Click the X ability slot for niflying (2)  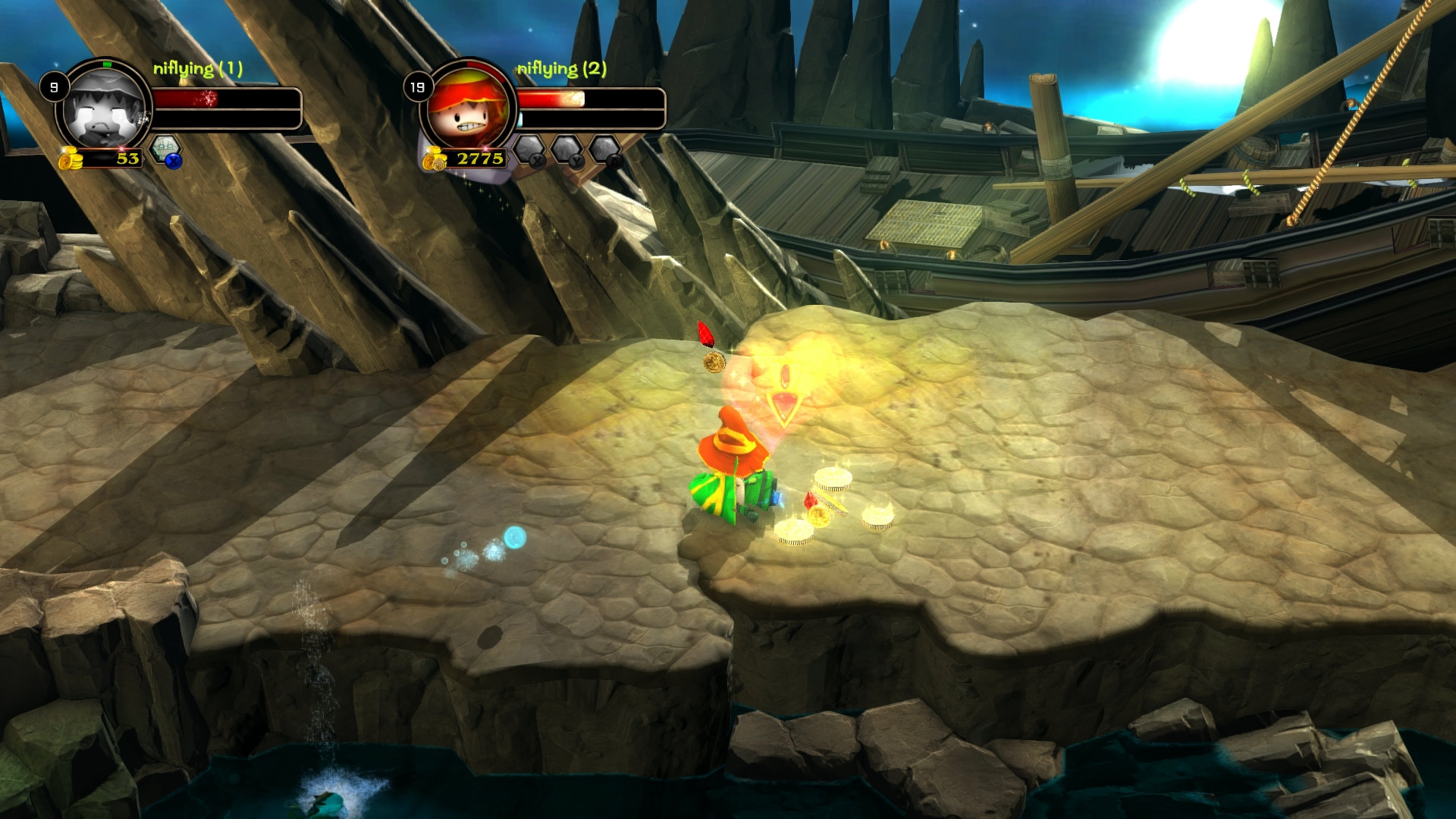point(531,149)
